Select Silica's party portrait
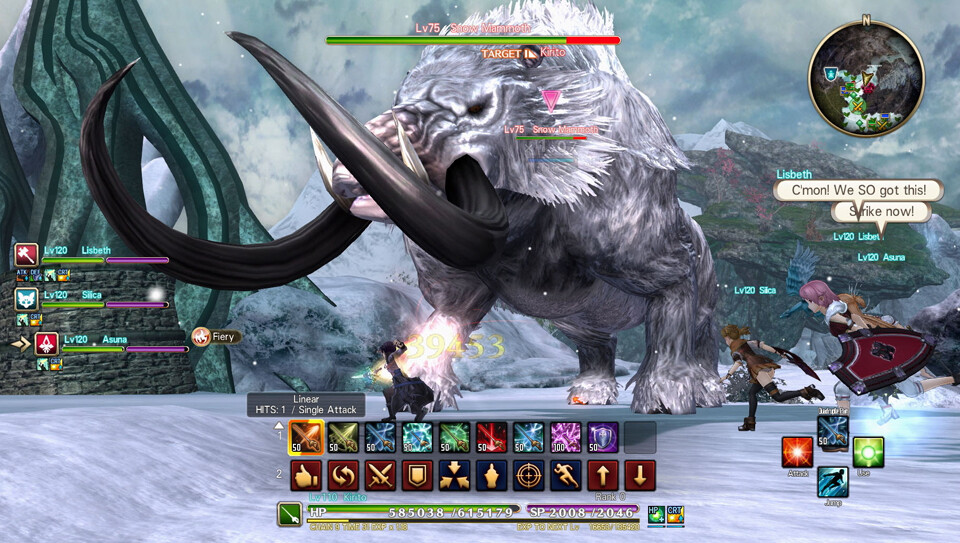 [x=26, y=298]
